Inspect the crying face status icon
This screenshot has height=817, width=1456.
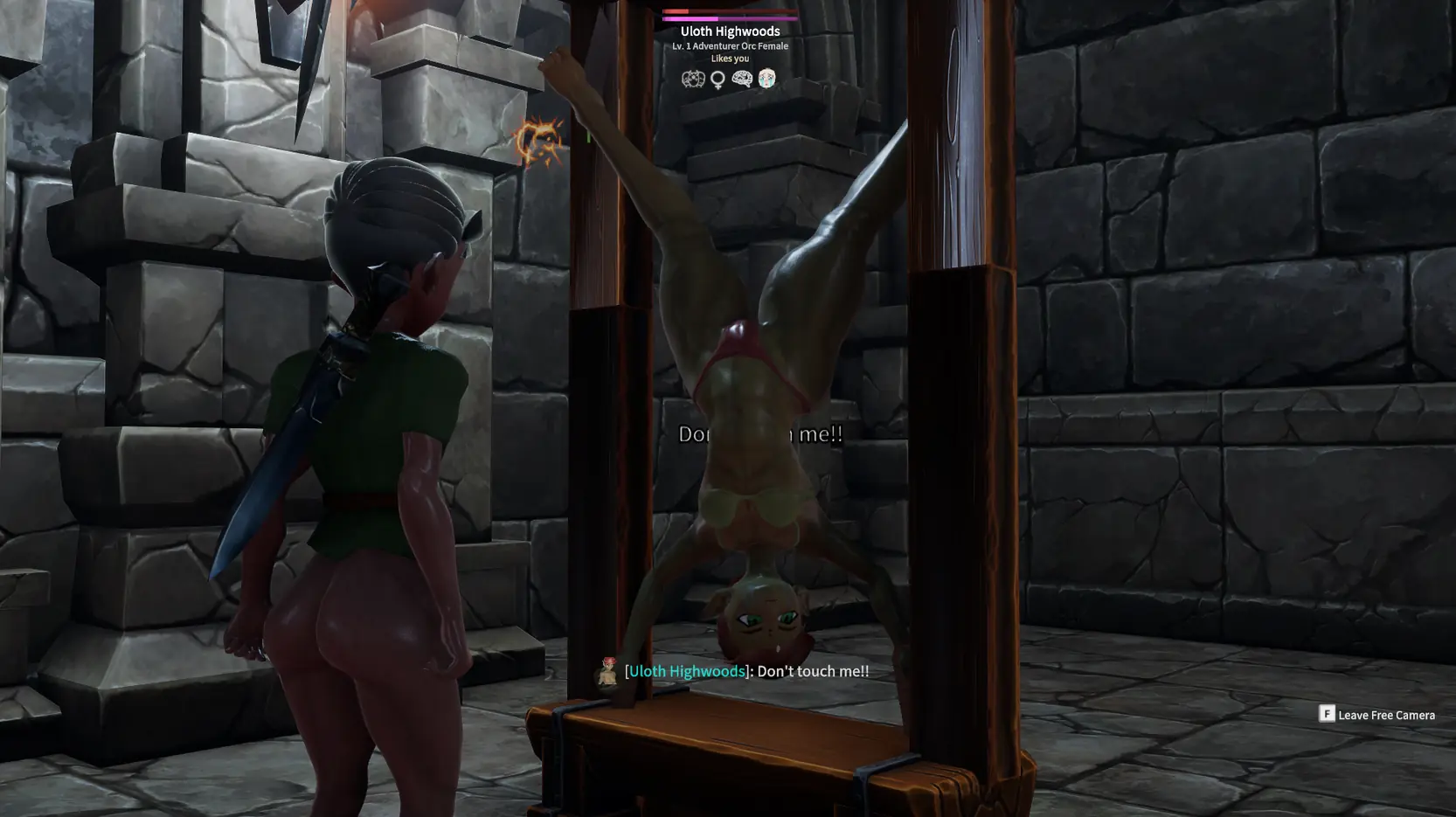tap(766, 79)
